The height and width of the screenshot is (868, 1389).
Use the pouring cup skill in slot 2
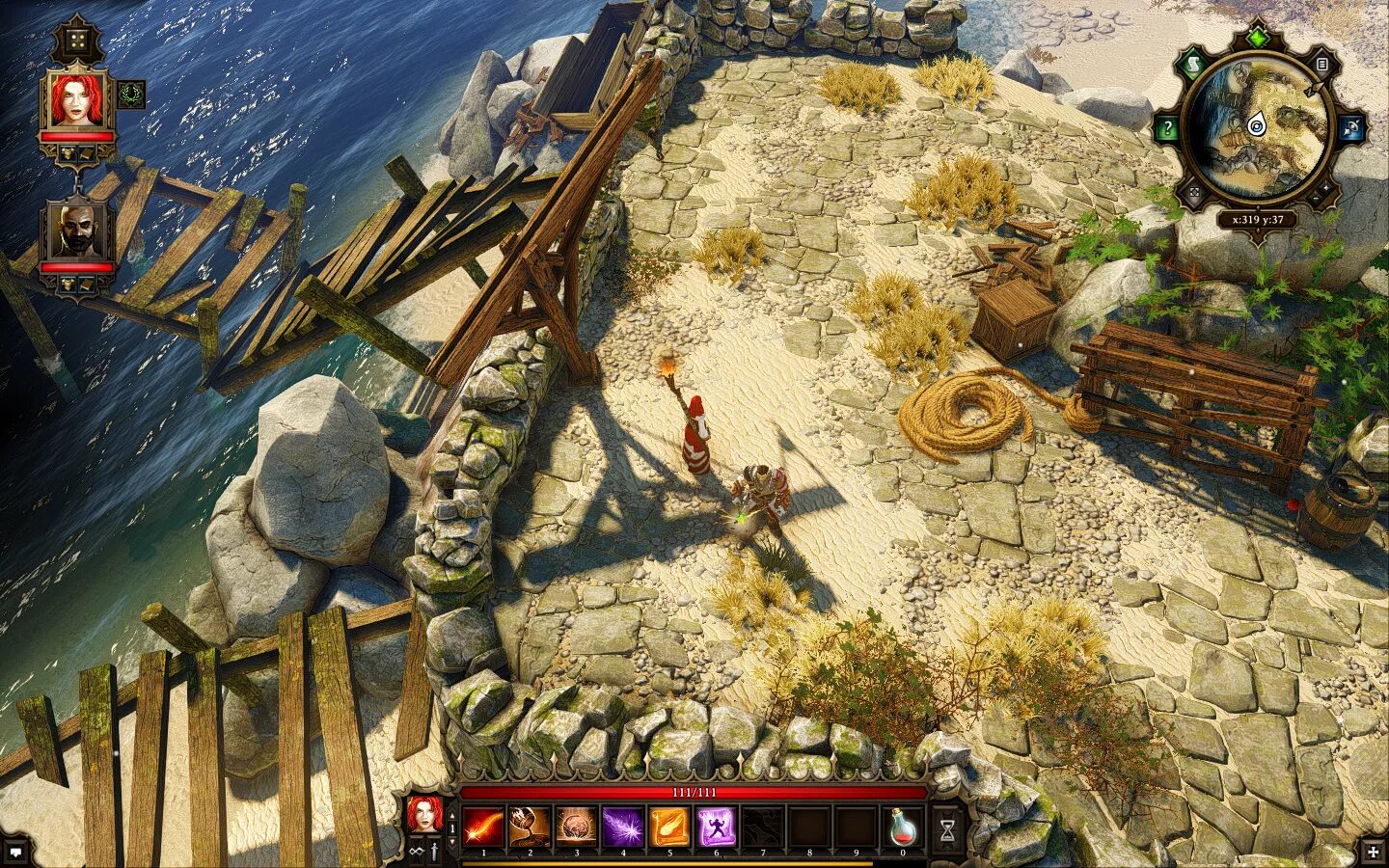click(x=529, y=827)
